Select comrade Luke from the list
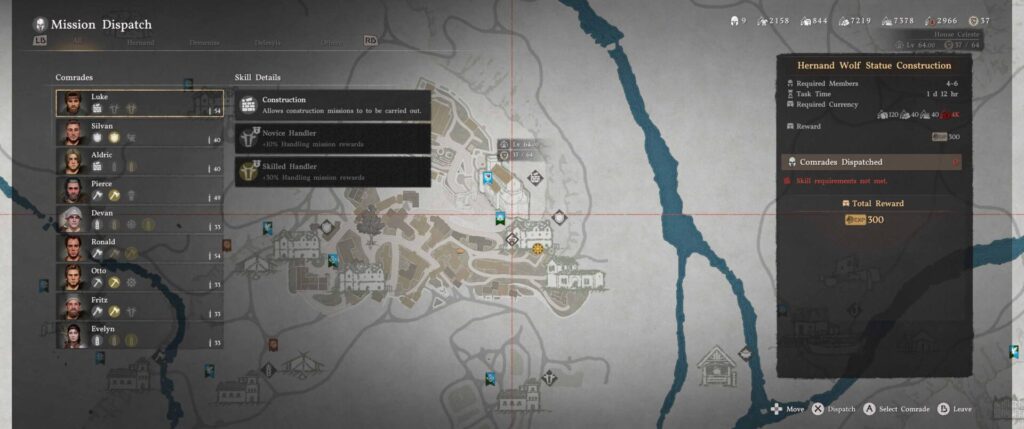 [x=139, y=103]
